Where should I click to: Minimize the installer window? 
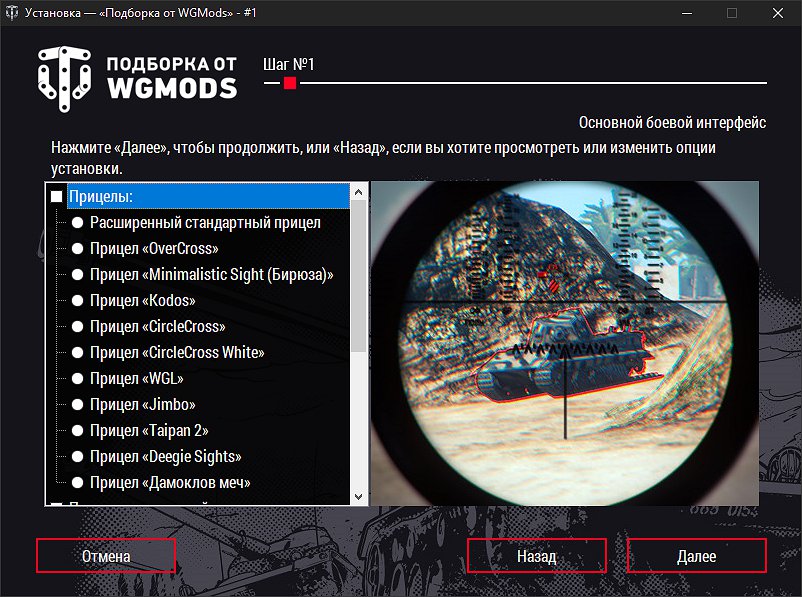tap(686, 14)
